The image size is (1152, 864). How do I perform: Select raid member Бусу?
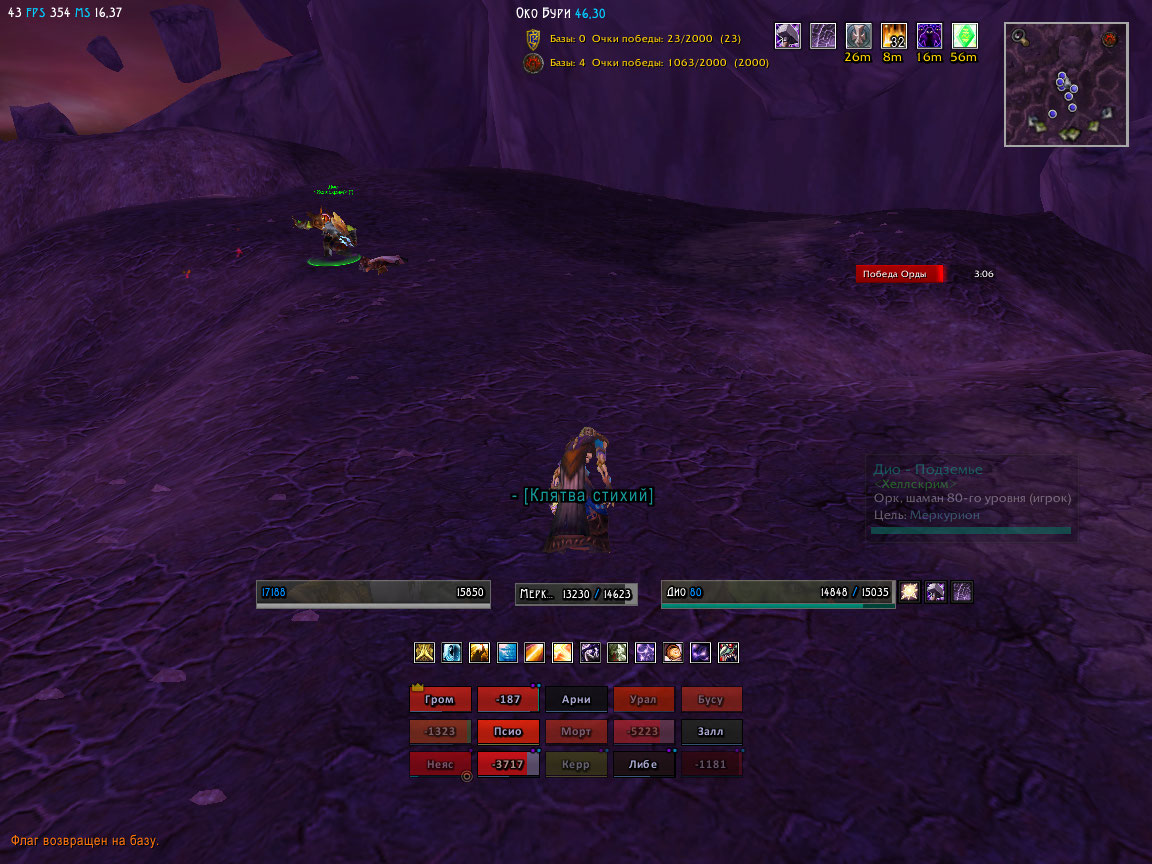click(x=711, y=699)
